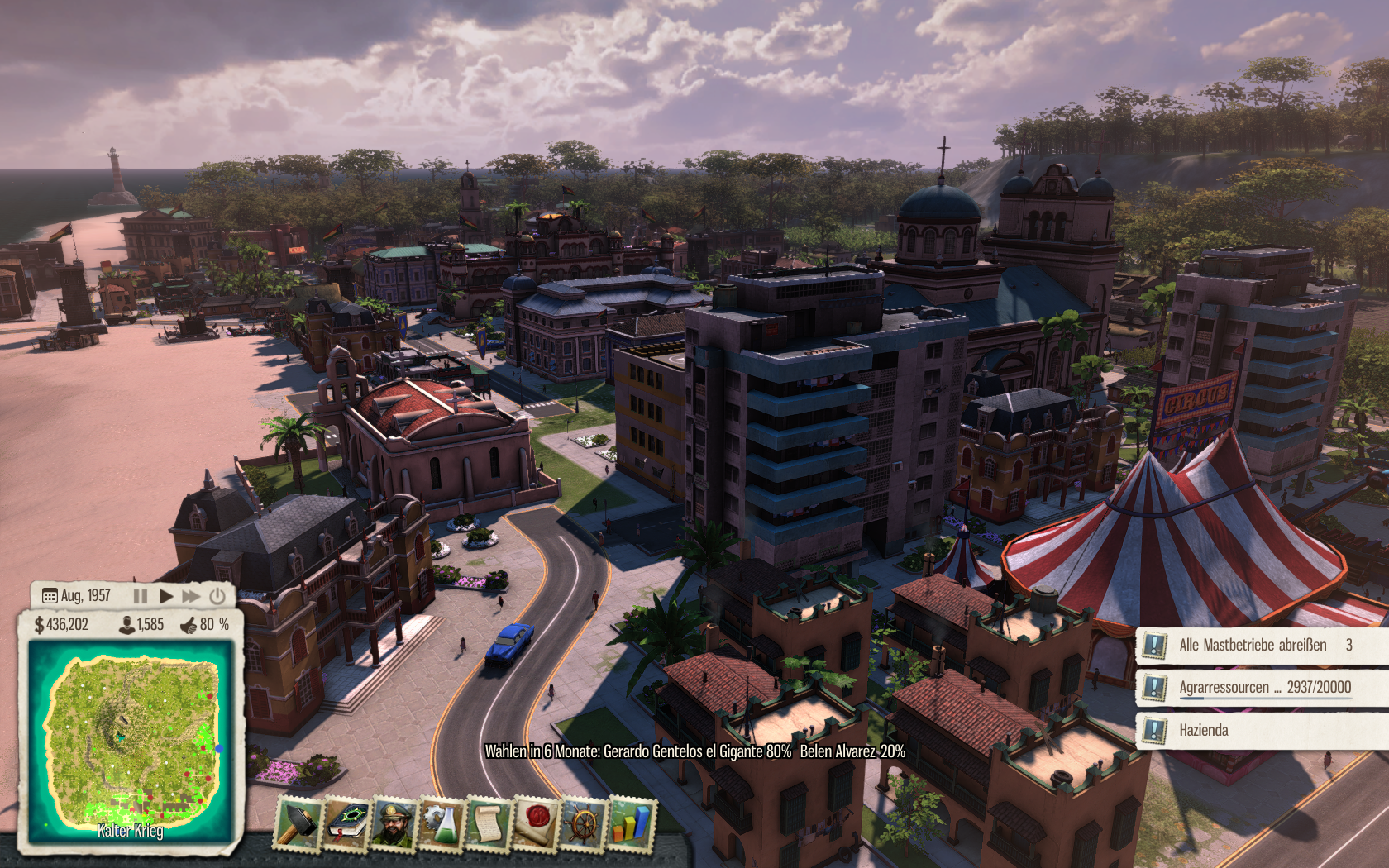Click the island minimap
Screen dimensions: 1389x868
[131, 740]
